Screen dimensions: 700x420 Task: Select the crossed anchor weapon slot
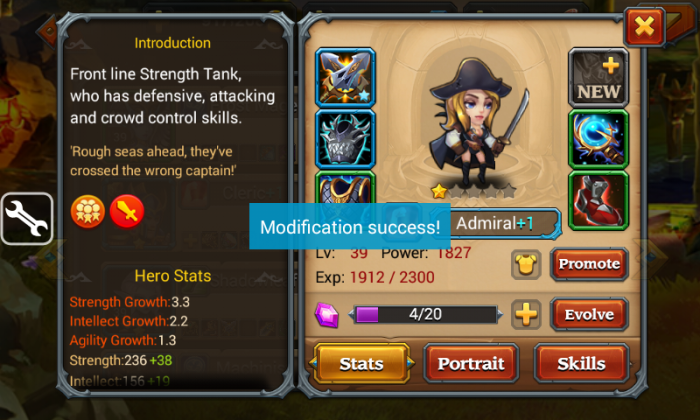(345, 77)
